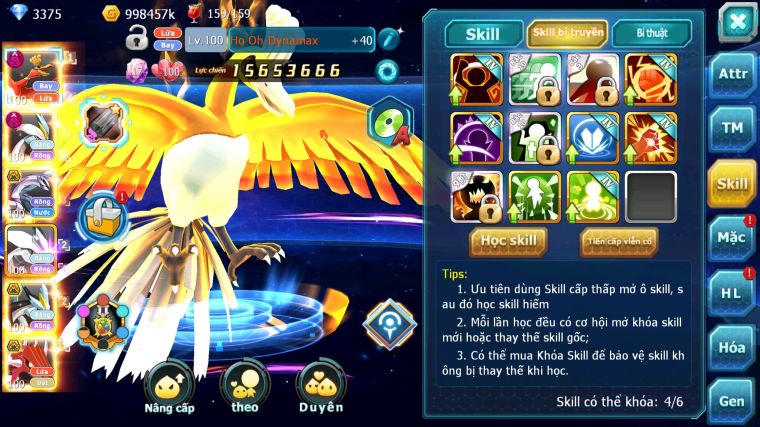Open the Nâng cấp upgrade option
The width and height of the screenshot is (760, 427).
click(x=168, y=389)
